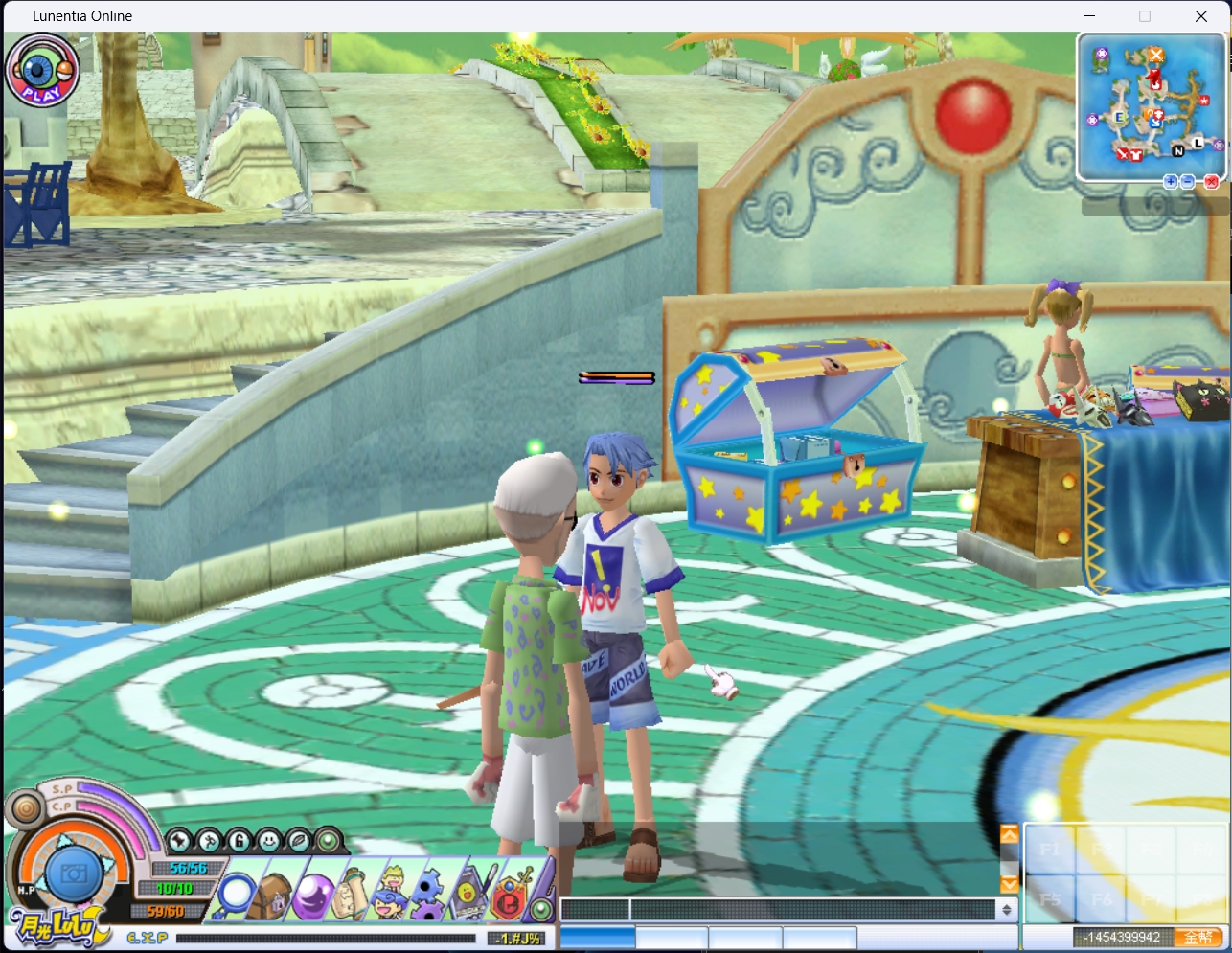Open the red shield emblem icon
The image size is (1232, 953).
point(509,896)
